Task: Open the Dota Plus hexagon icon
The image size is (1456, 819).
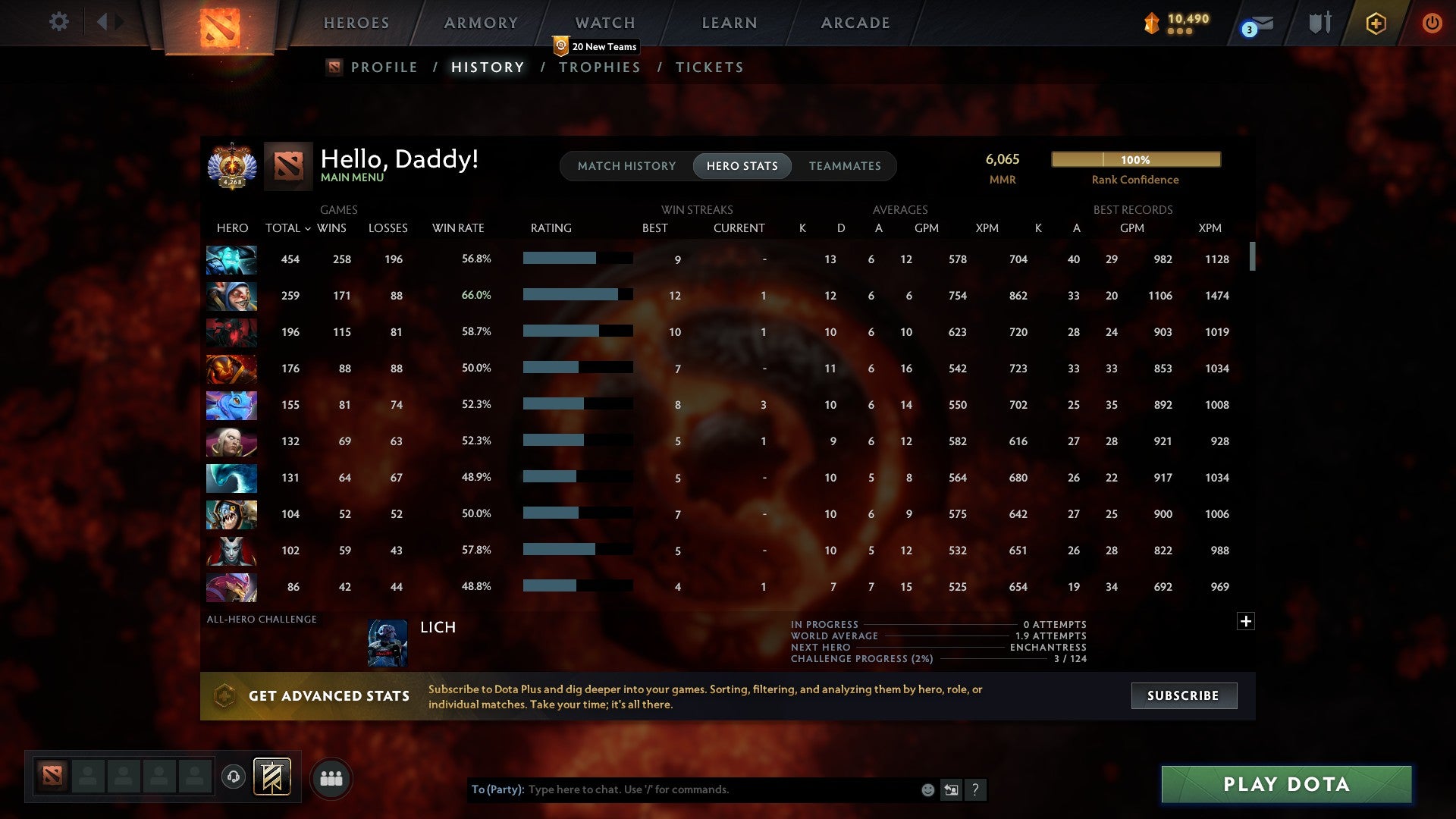Action: (1376, 23)
